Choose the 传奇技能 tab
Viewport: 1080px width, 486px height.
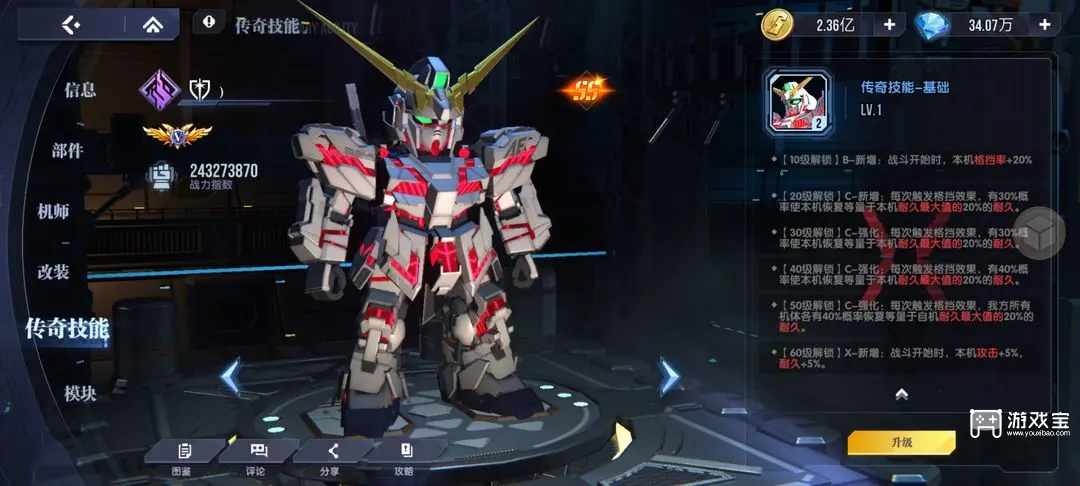[x=67, y=327]
